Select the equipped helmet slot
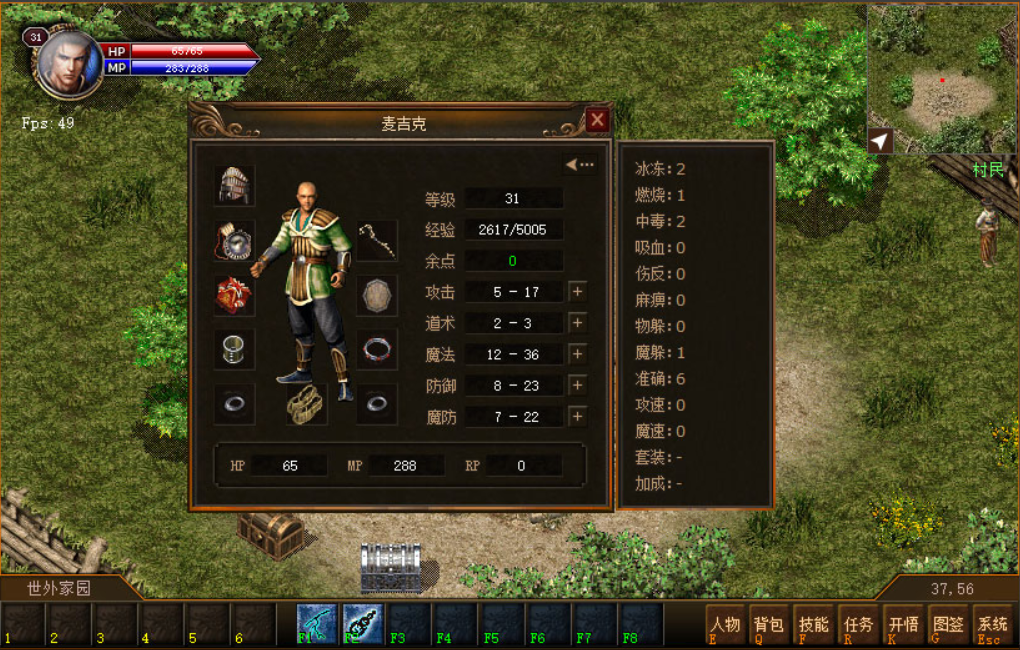The width and height of the screenshot is (1020, 650). pyautogui.click(x=234, y=185)
